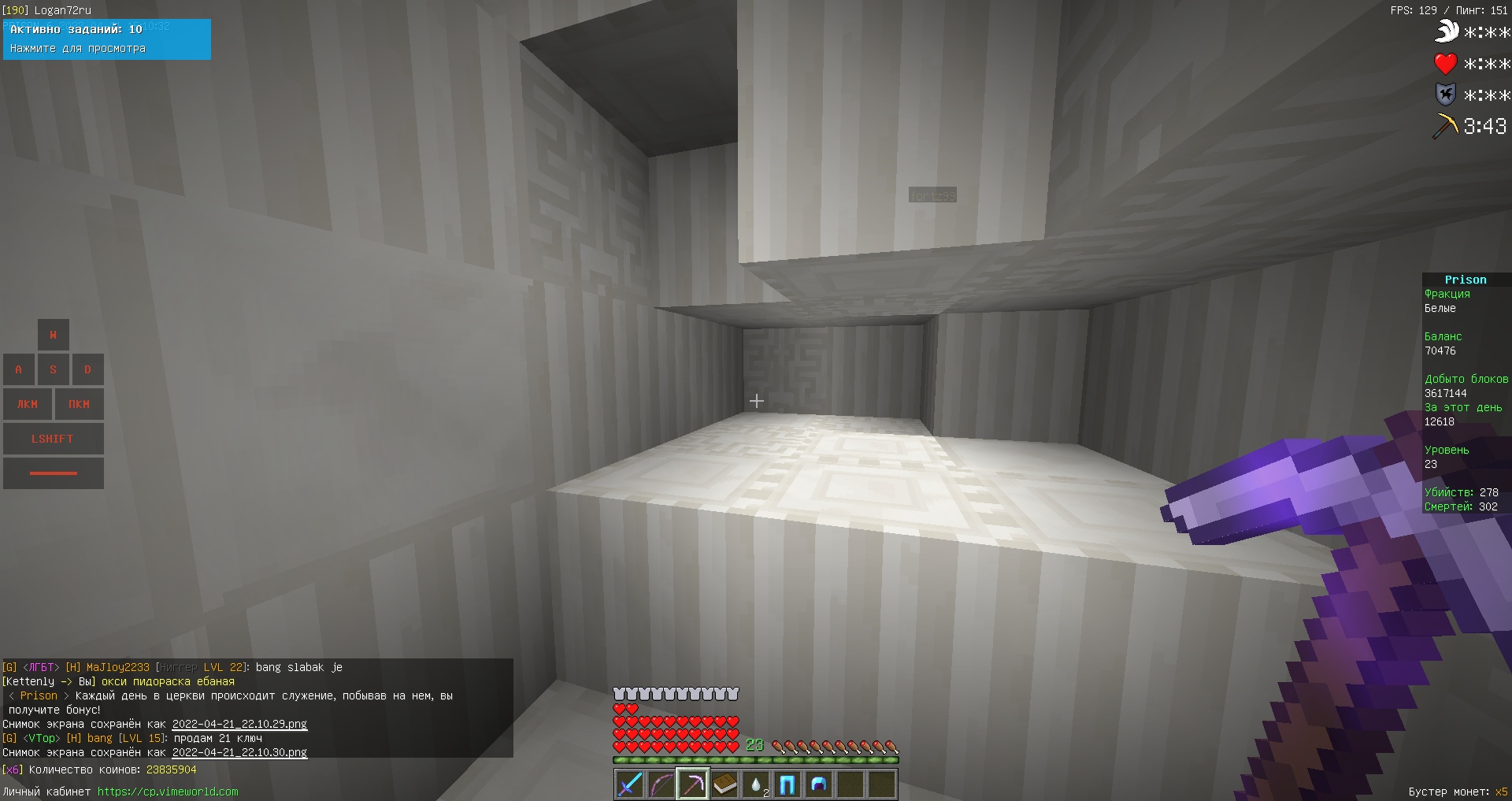Collapse the Prison faction stats panel

tap(1464, 279)
